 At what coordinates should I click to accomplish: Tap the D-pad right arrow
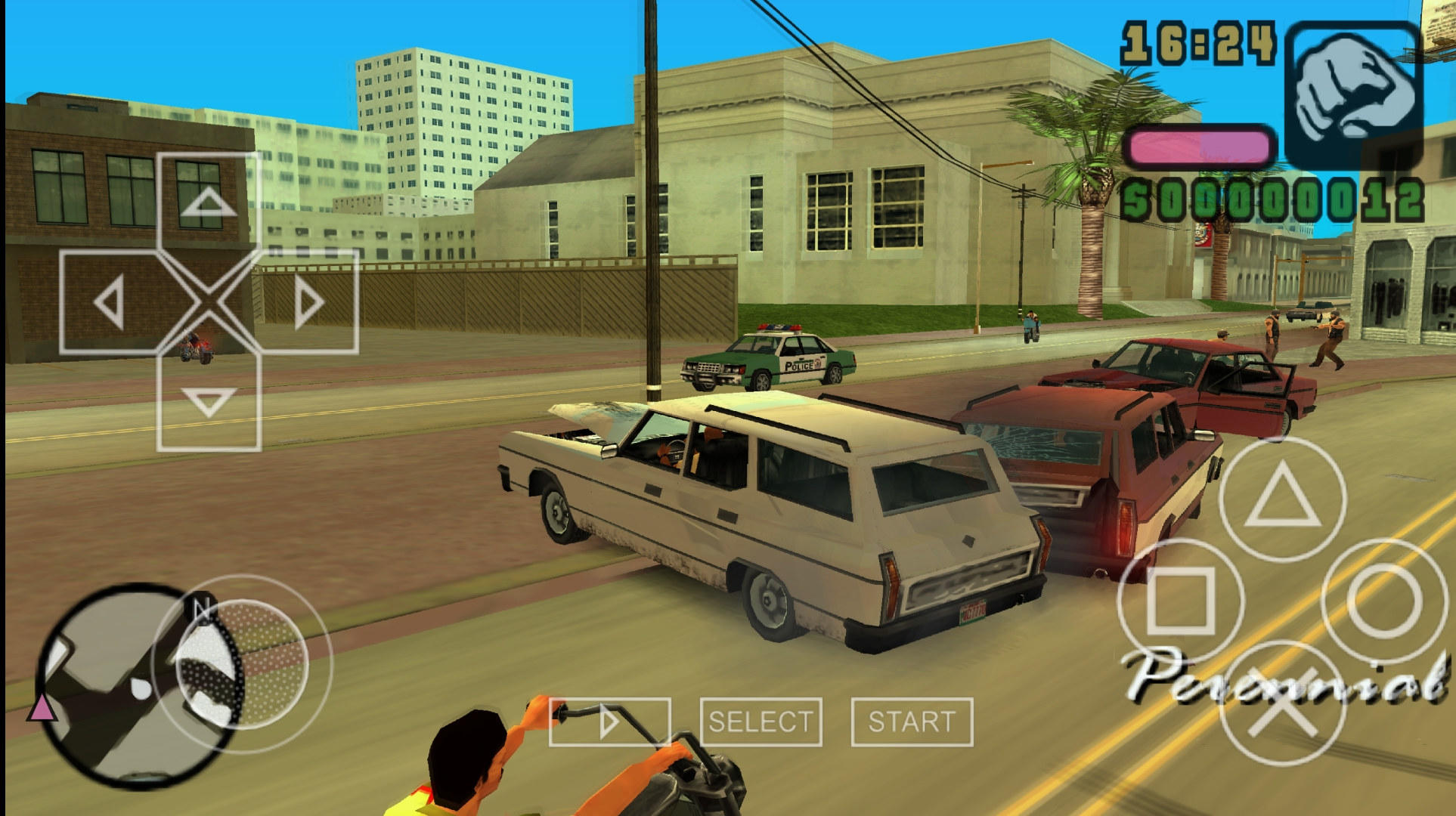[306, 301]
